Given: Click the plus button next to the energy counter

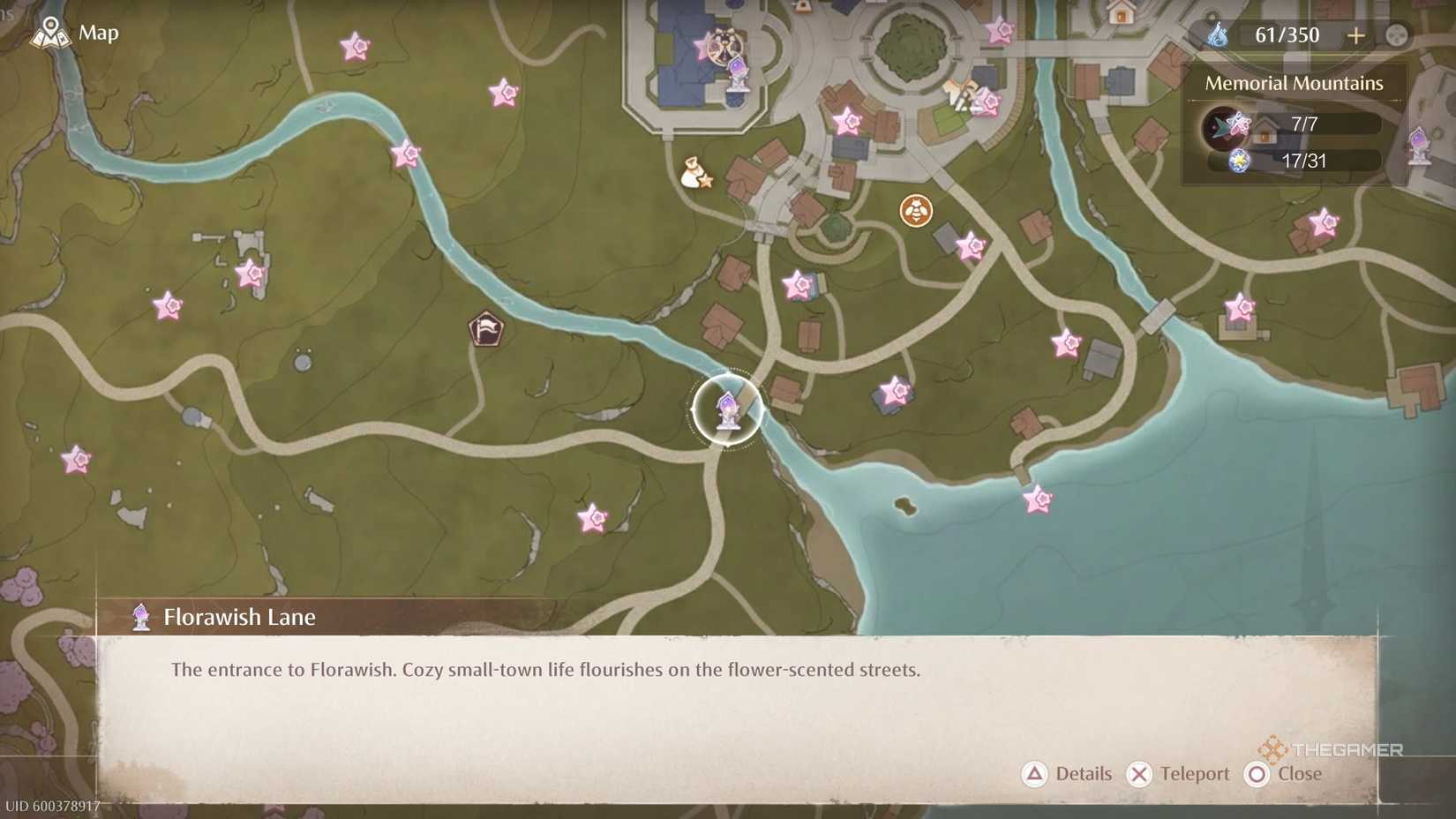Looking at the screenshot, I should 1355,34.
